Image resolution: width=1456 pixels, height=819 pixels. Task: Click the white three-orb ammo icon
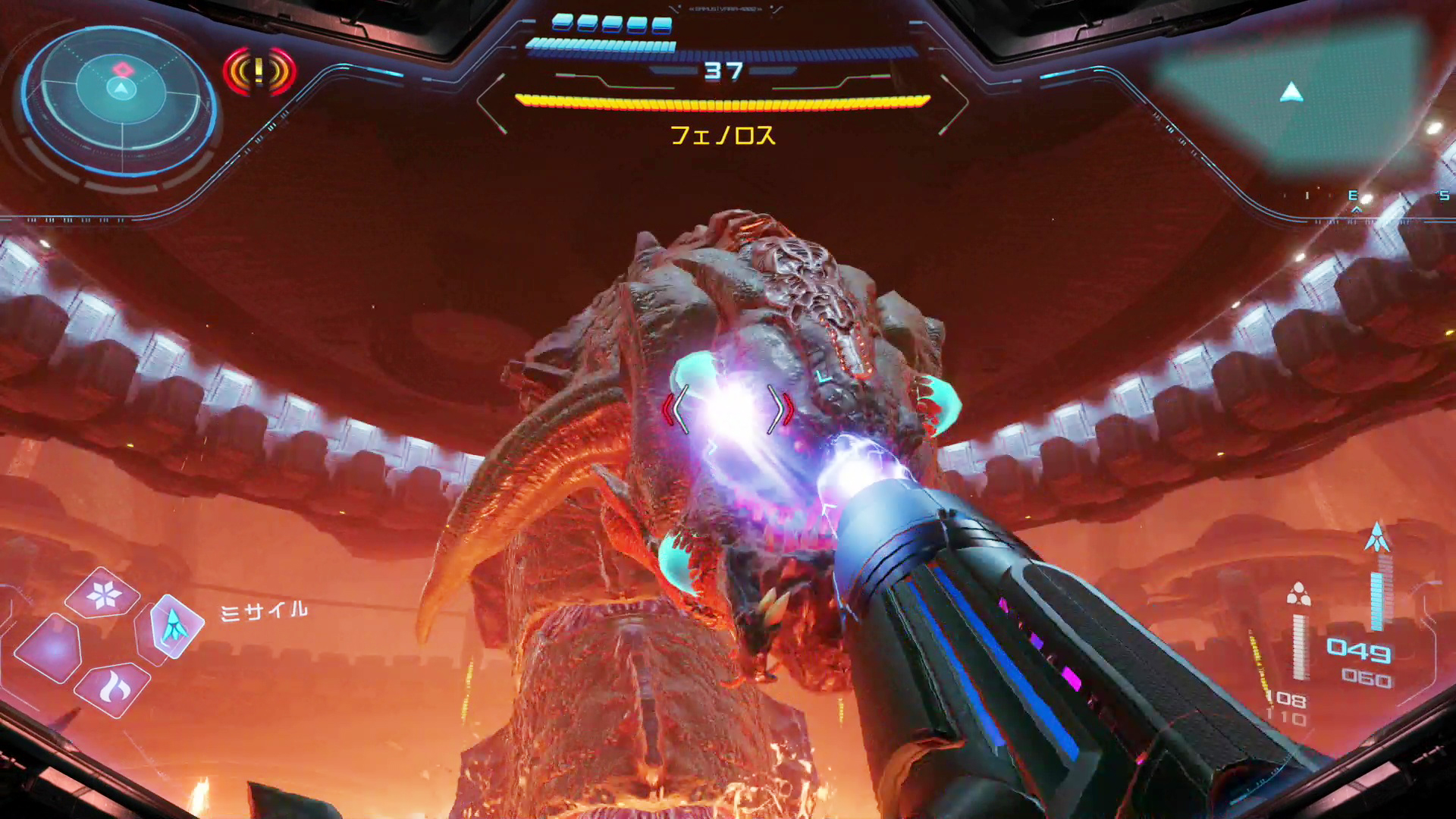pyautogui.click(x=1299, y=594)
